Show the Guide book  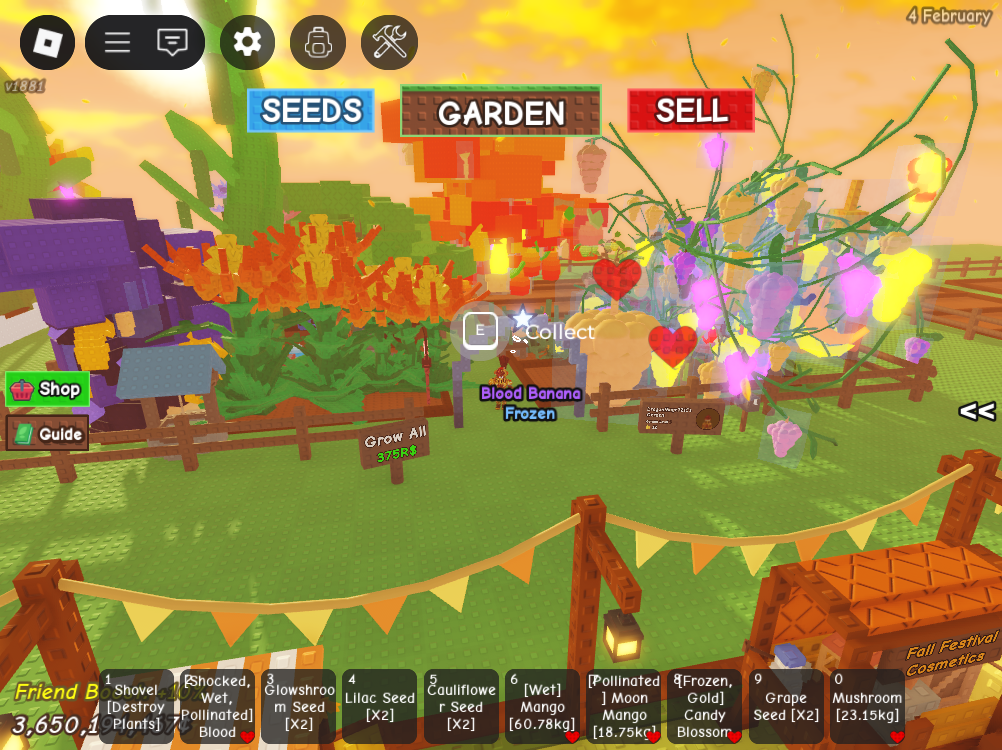click(48, 433)
